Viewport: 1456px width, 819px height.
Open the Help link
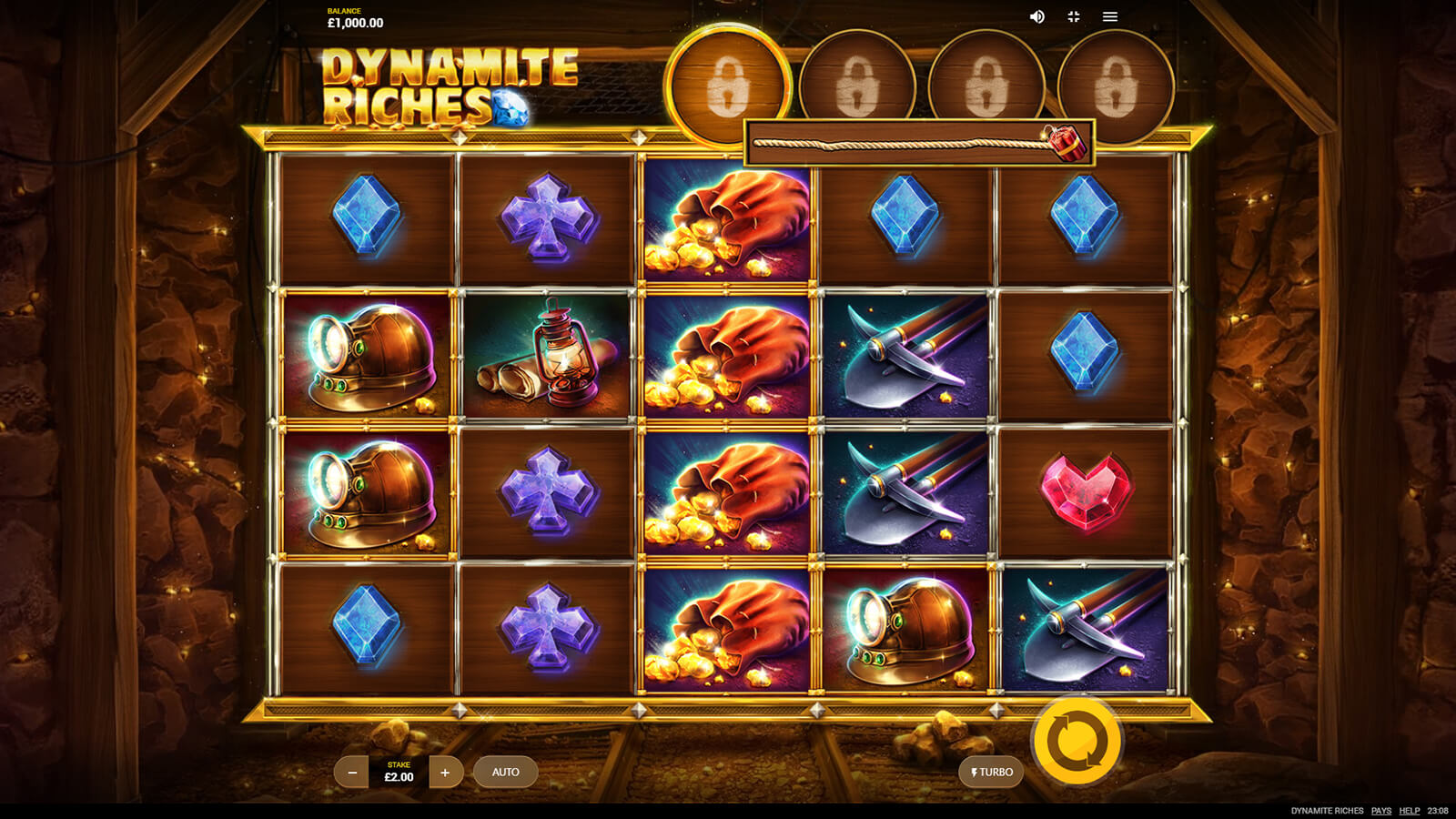tap(1409, 811)
